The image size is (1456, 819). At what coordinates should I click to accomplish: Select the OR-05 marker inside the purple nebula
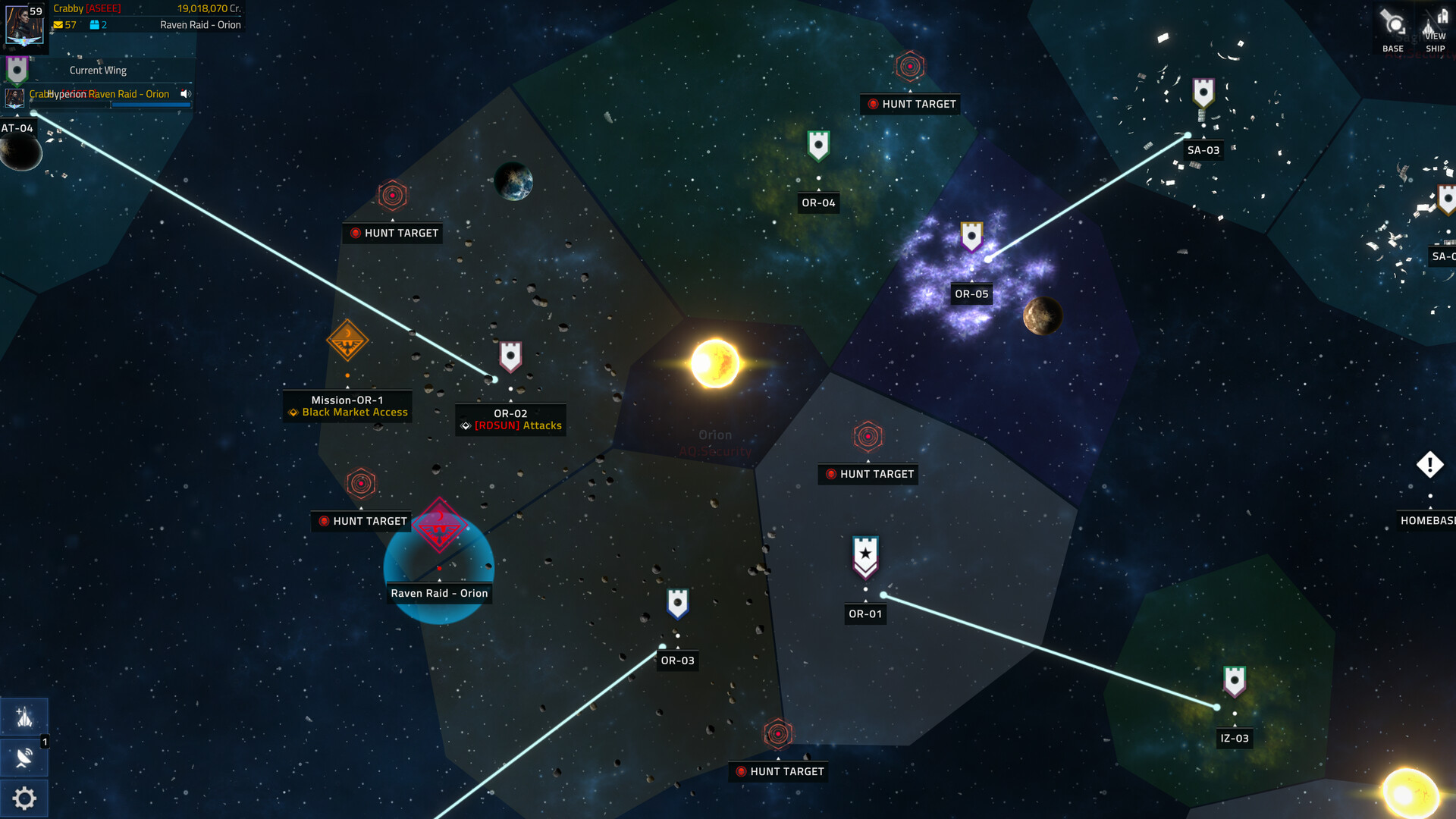pyautogui.click(x=971, y=237)
